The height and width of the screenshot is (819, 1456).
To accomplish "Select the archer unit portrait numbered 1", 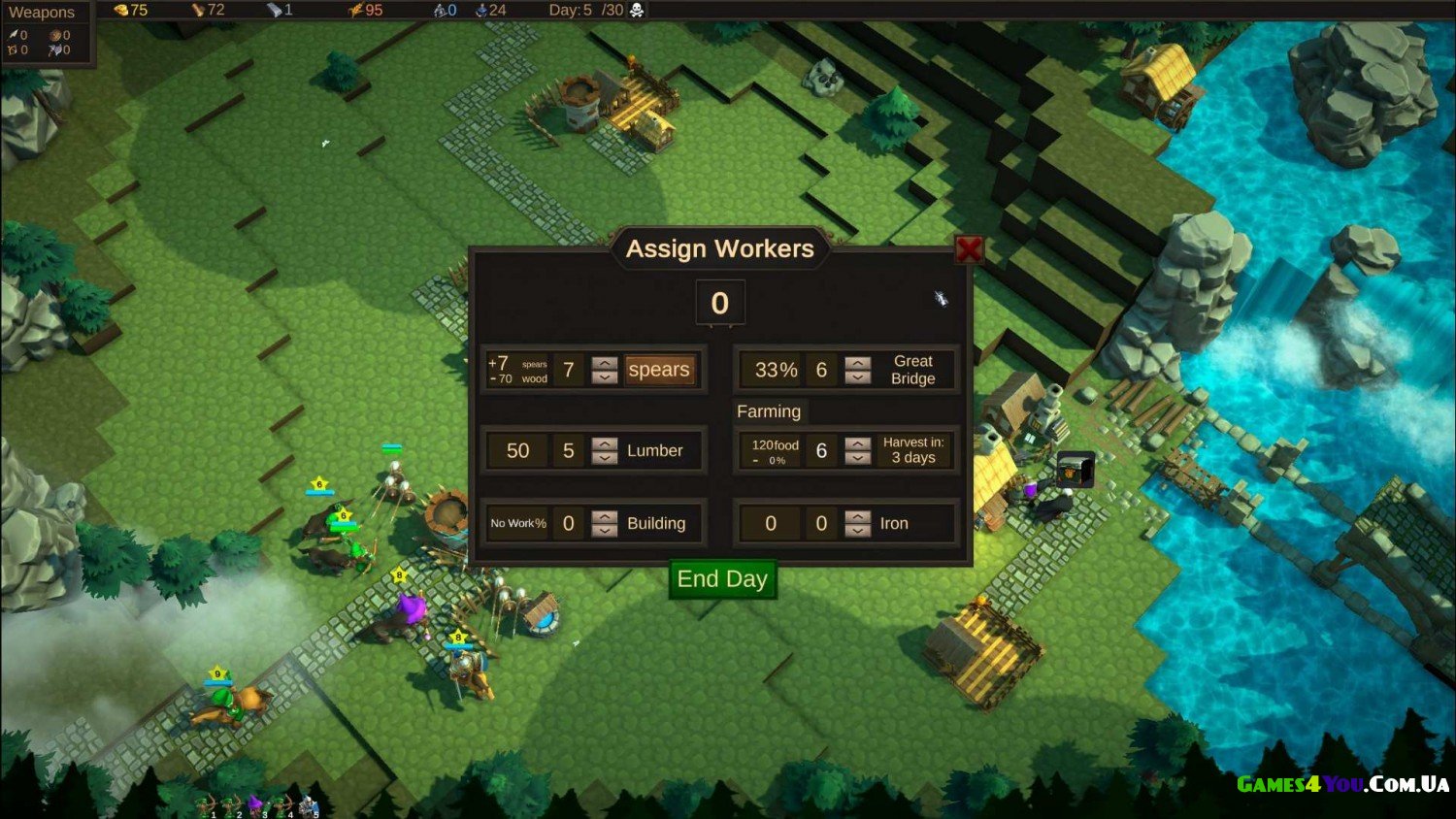I will coord(206,804).
